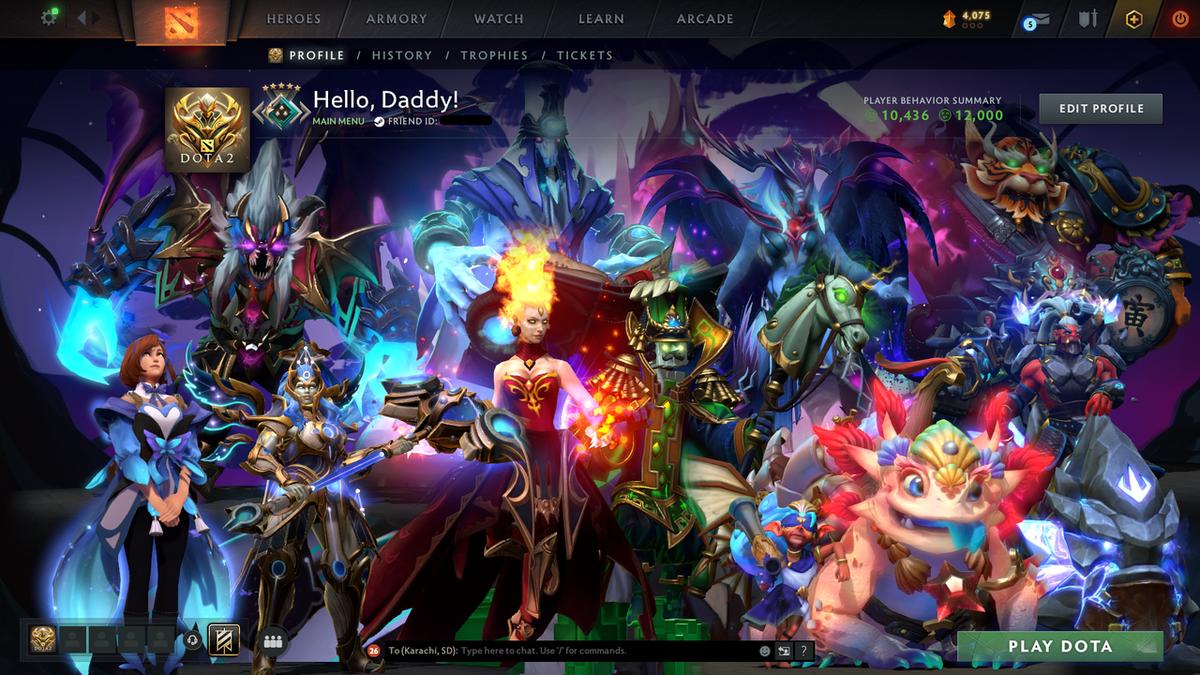The image size is (1200, 675).
Task: Open settings via the gear icon
Action: click(48, 18)
